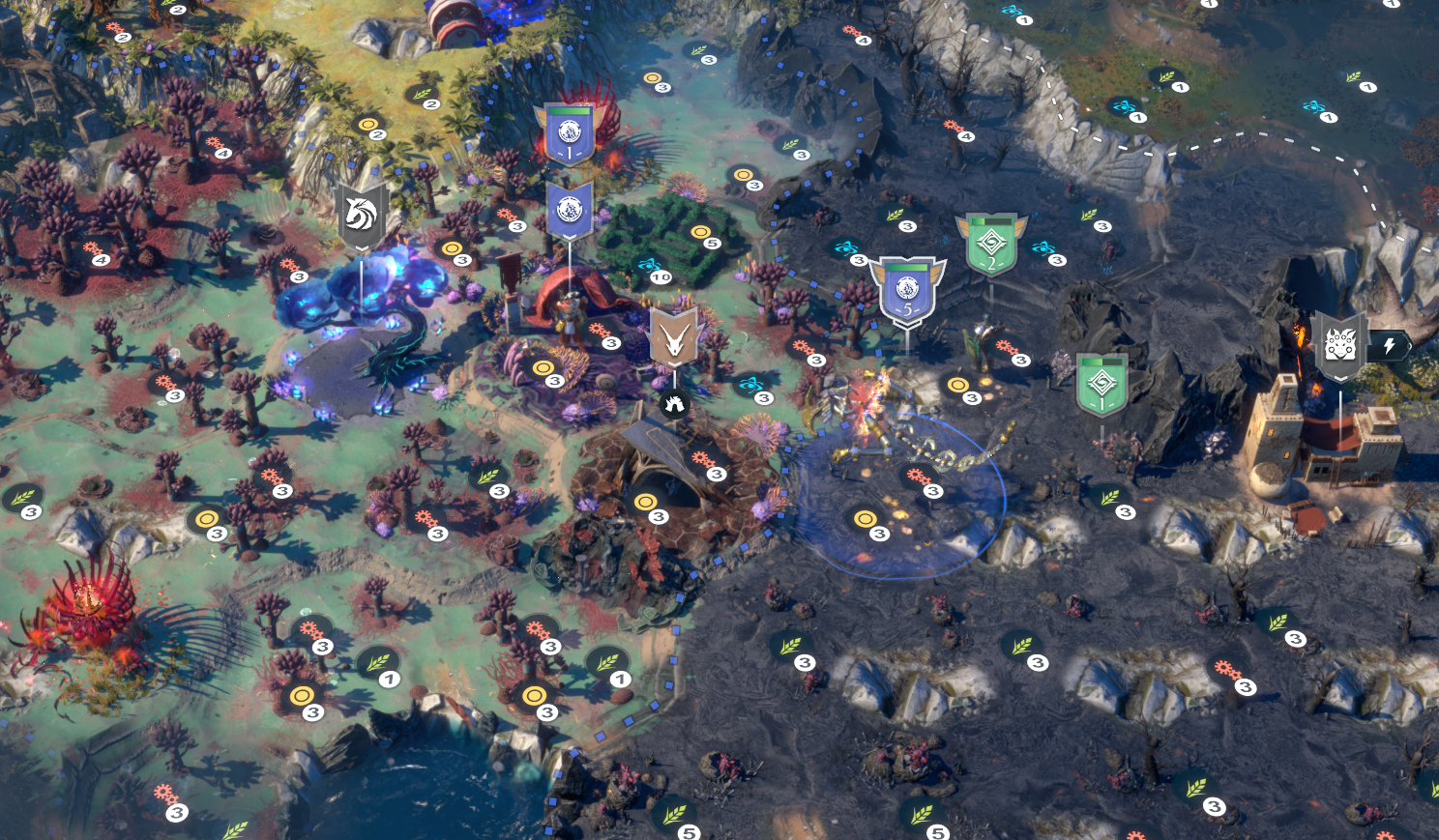Click the blue banner without a number
The height and width of the screenshot is (840, 1439).
point(570,209)
